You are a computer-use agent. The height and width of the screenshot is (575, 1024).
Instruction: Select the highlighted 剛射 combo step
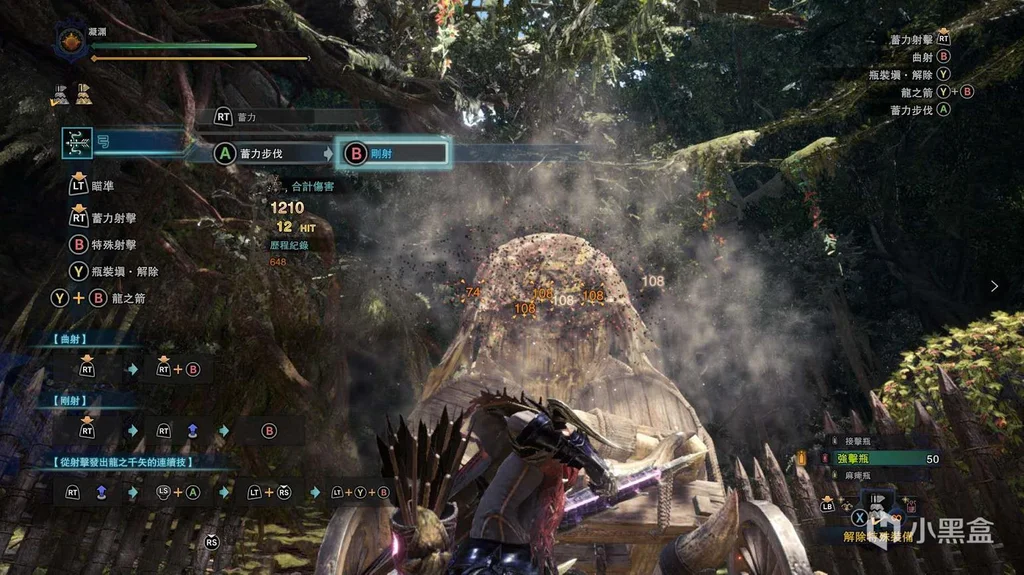coord(392,153)
